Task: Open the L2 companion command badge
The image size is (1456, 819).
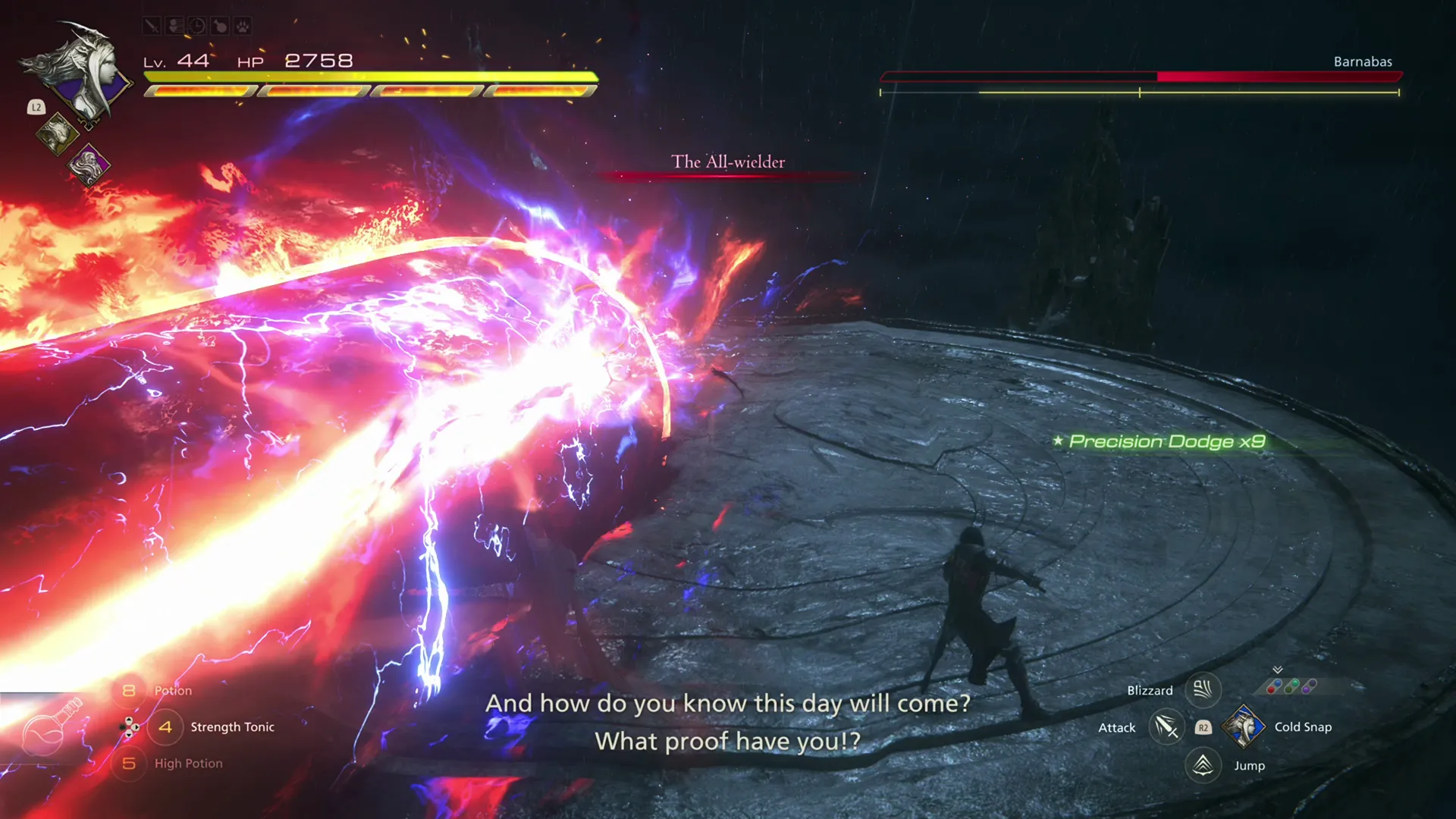Action: click(36, 107)
